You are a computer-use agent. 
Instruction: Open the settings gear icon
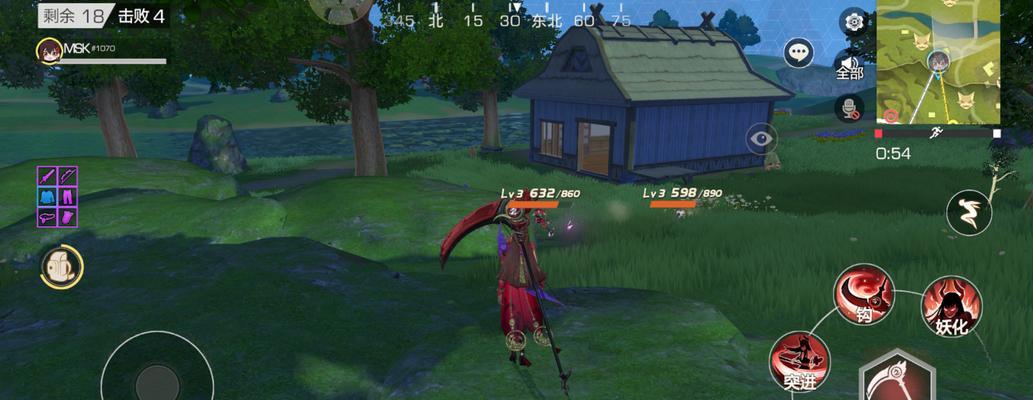click(x=854, y=21)
